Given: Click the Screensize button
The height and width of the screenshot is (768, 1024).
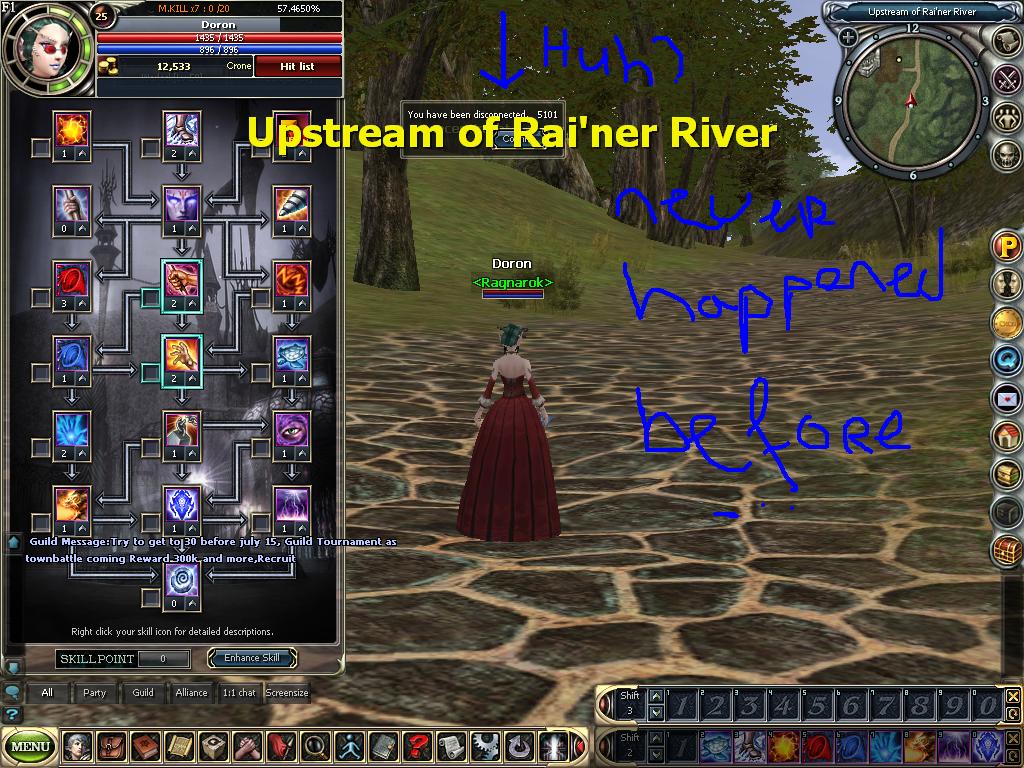Looking at the screenshot, I should click(x=287, y=692).
